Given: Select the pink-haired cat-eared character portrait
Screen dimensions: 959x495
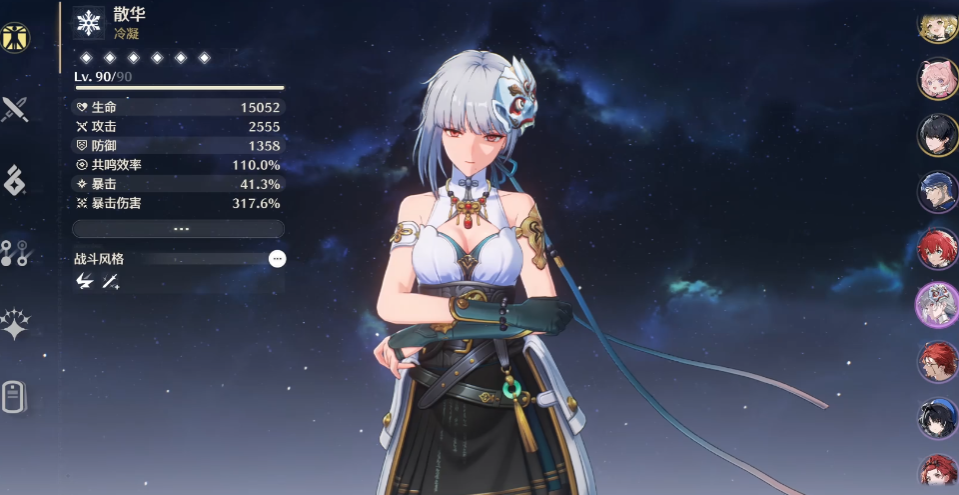Looking at the screenshot, I should point(937,81).
